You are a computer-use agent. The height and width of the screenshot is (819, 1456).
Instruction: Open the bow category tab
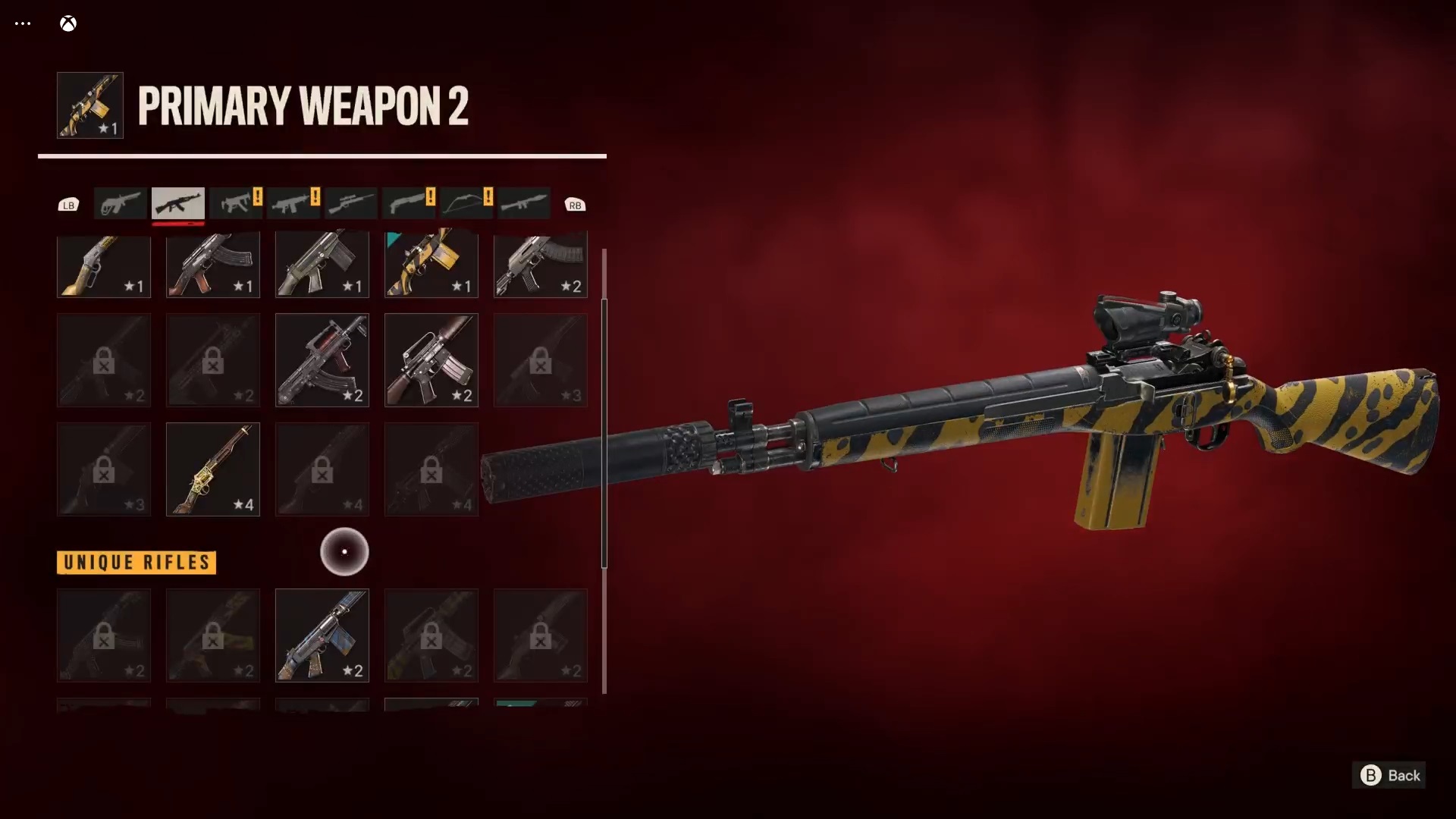point(466,203)
